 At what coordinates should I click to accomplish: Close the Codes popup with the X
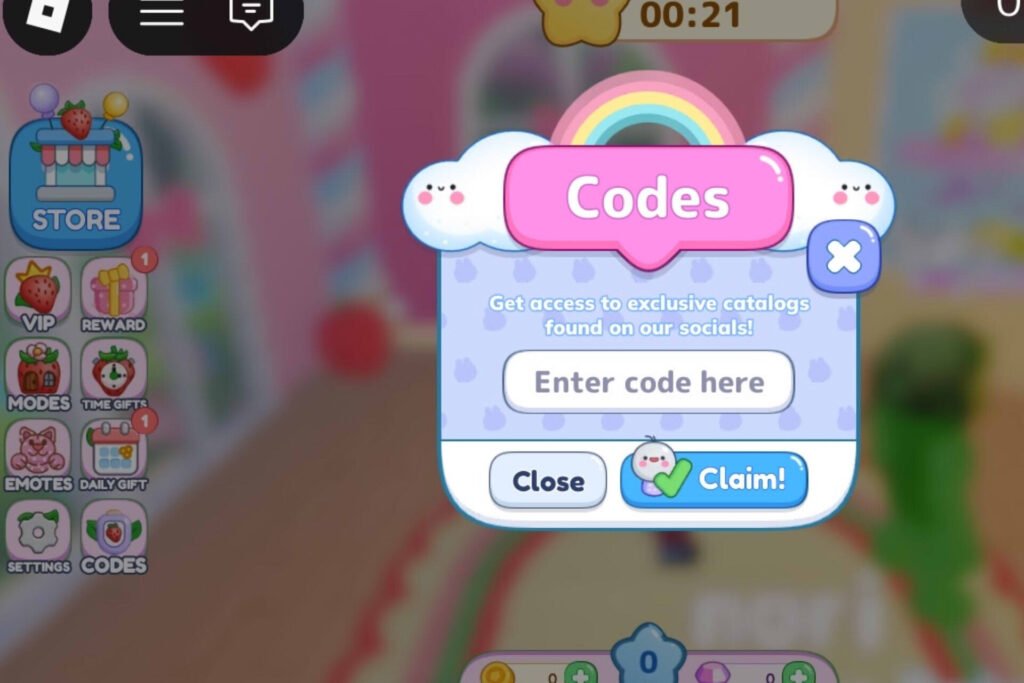(x=844, y=257)
